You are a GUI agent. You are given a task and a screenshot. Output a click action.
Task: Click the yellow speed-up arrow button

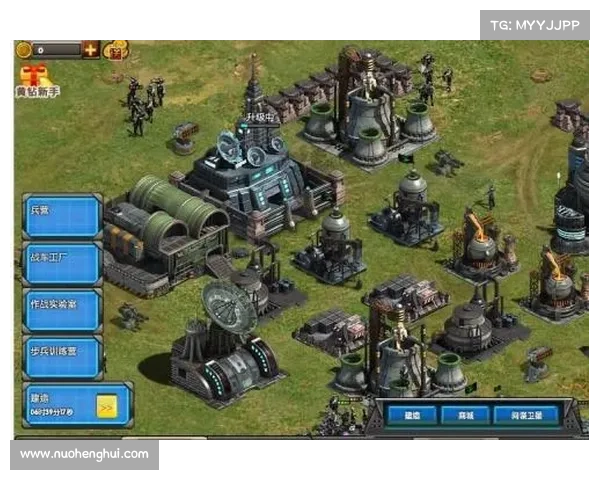[108, 406]
